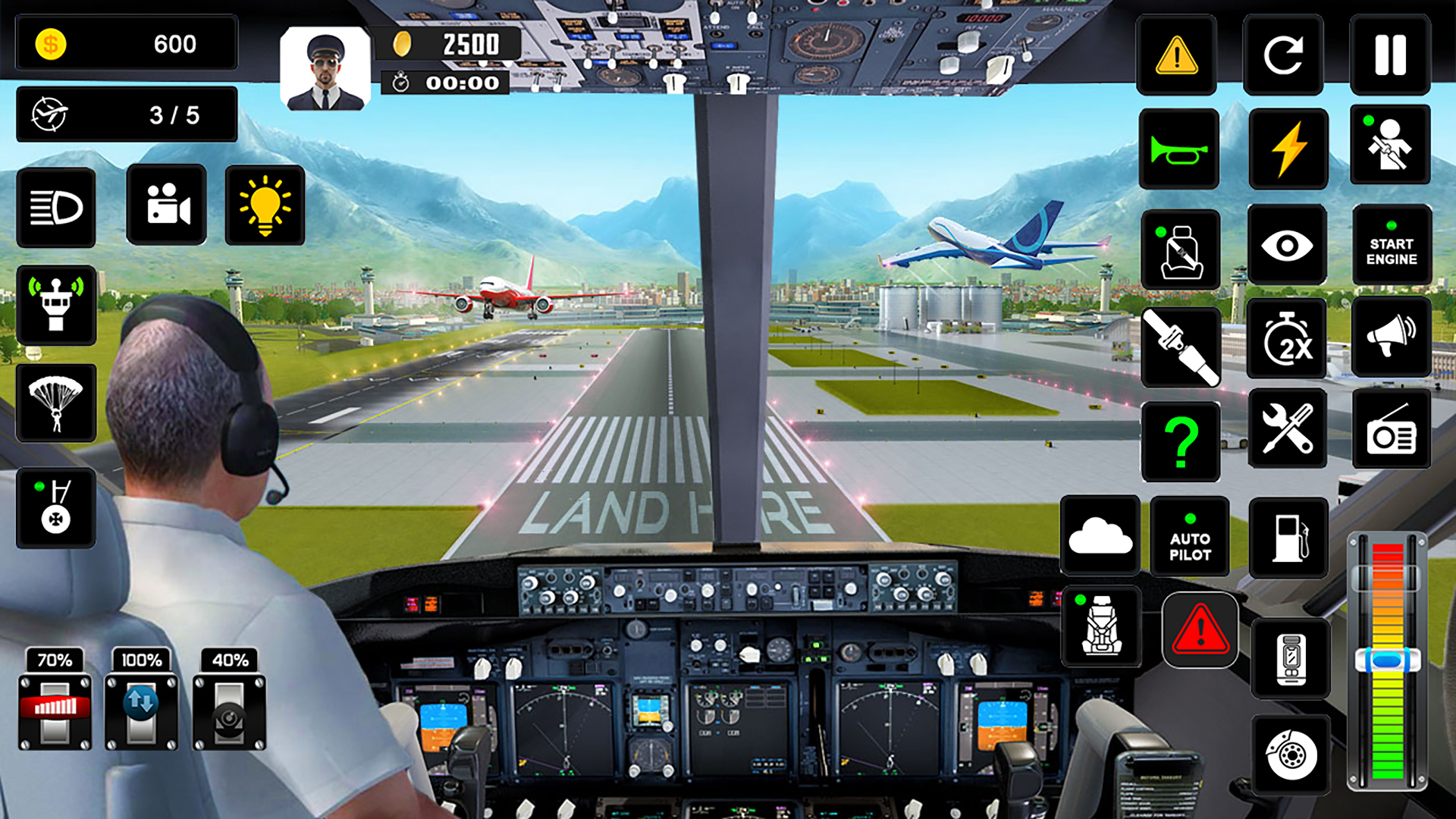Open the eye camera view icon
Image resolution: width=1456 pixels, height=819 pixels.
point(1288,247)
